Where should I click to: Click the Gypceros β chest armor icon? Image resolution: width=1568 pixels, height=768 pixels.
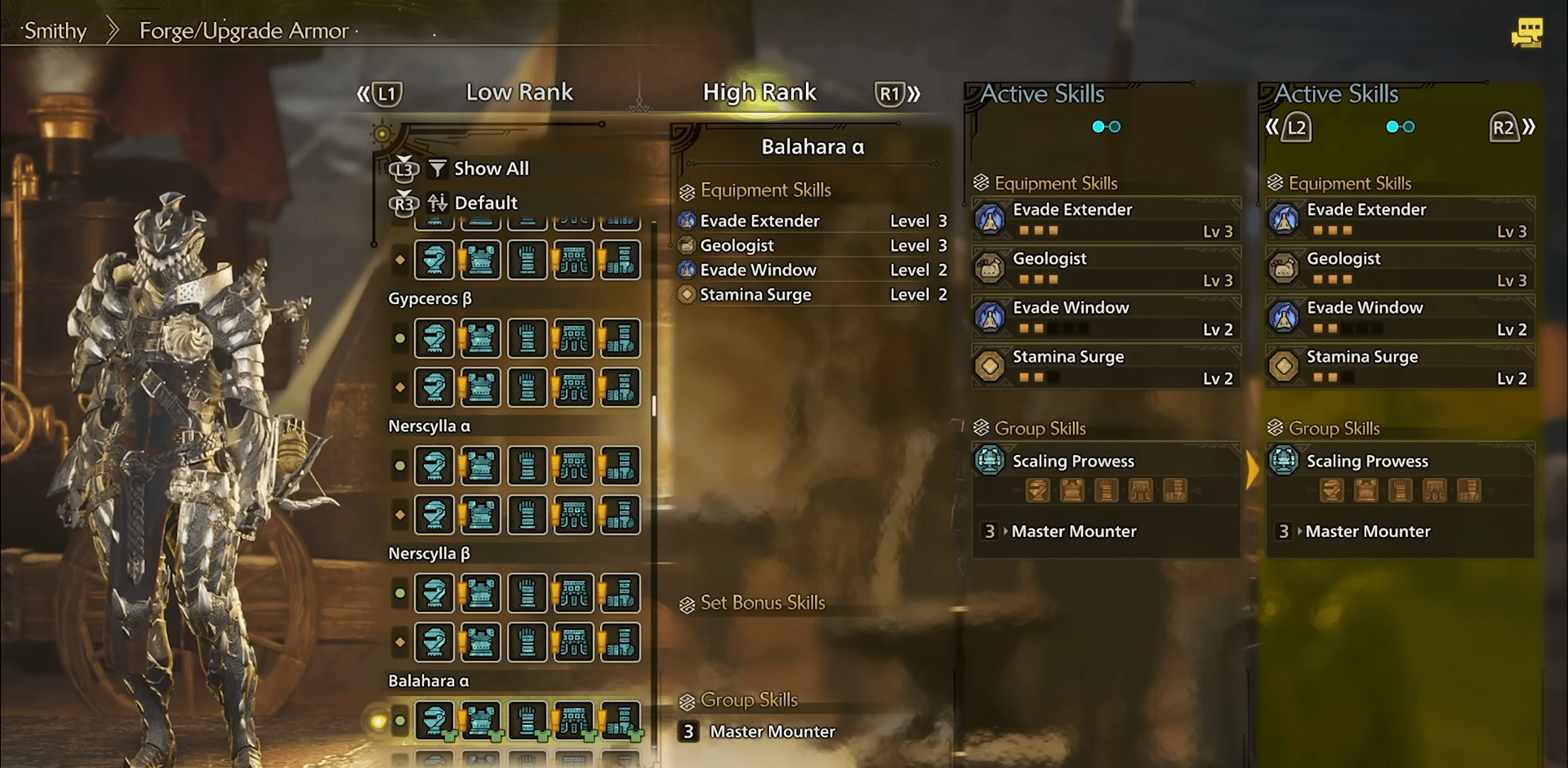[480, 337]
